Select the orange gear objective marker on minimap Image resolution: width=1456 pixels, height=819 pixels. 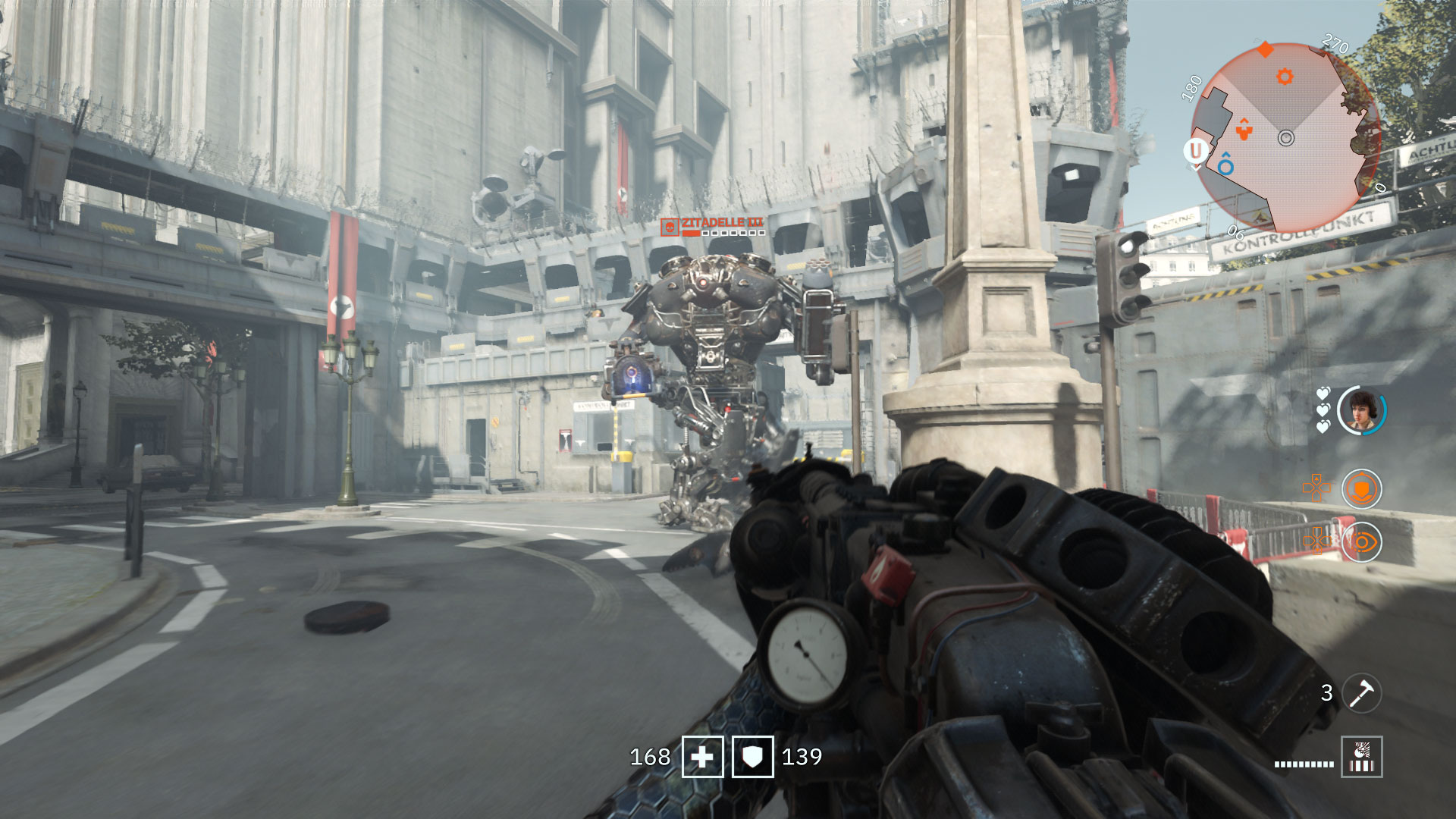coord(1284,77)
